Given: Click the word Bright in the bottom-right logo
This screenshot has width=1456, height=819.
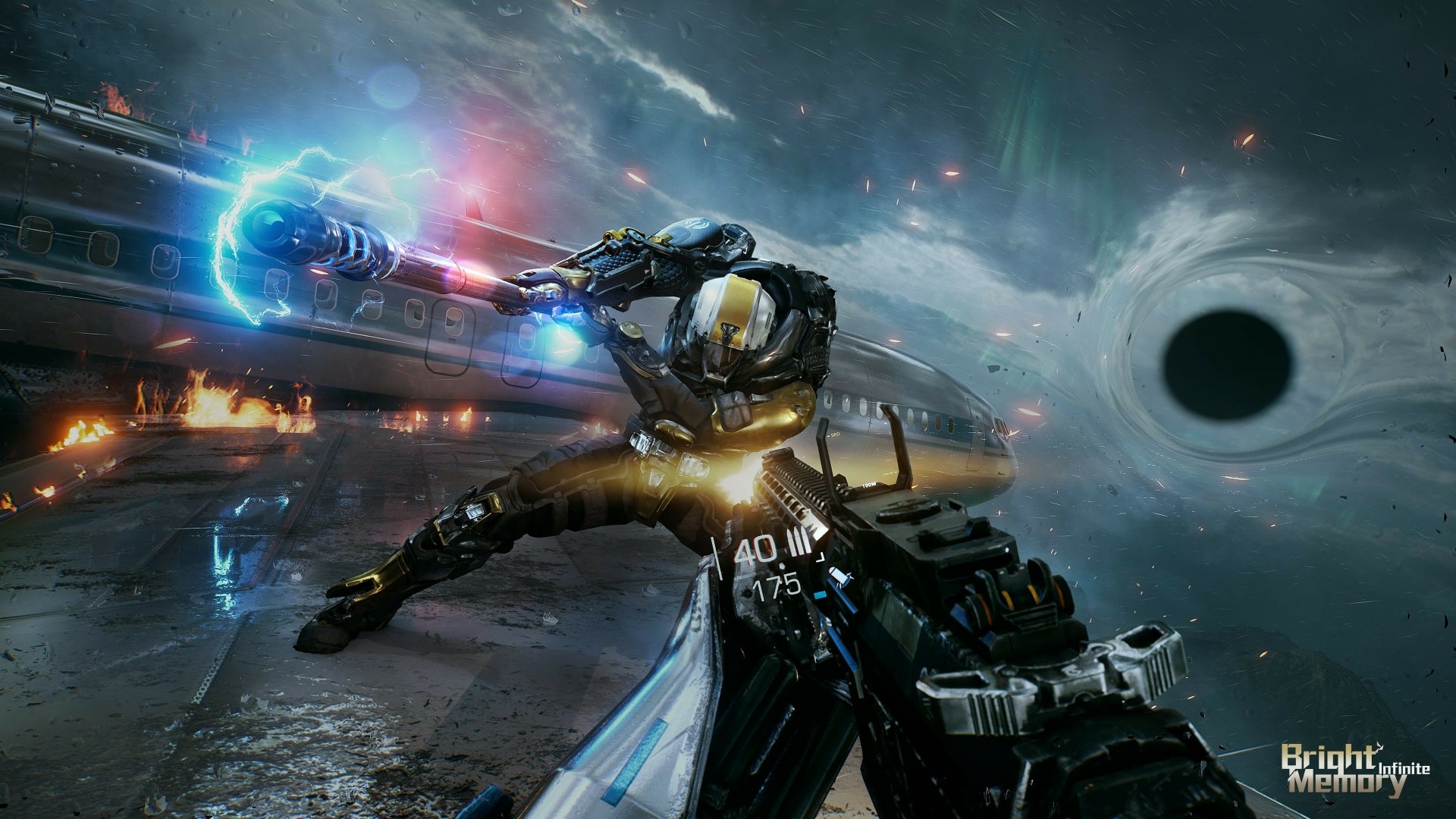Looking at the screenshot, I should click(x=1328, y=757).
